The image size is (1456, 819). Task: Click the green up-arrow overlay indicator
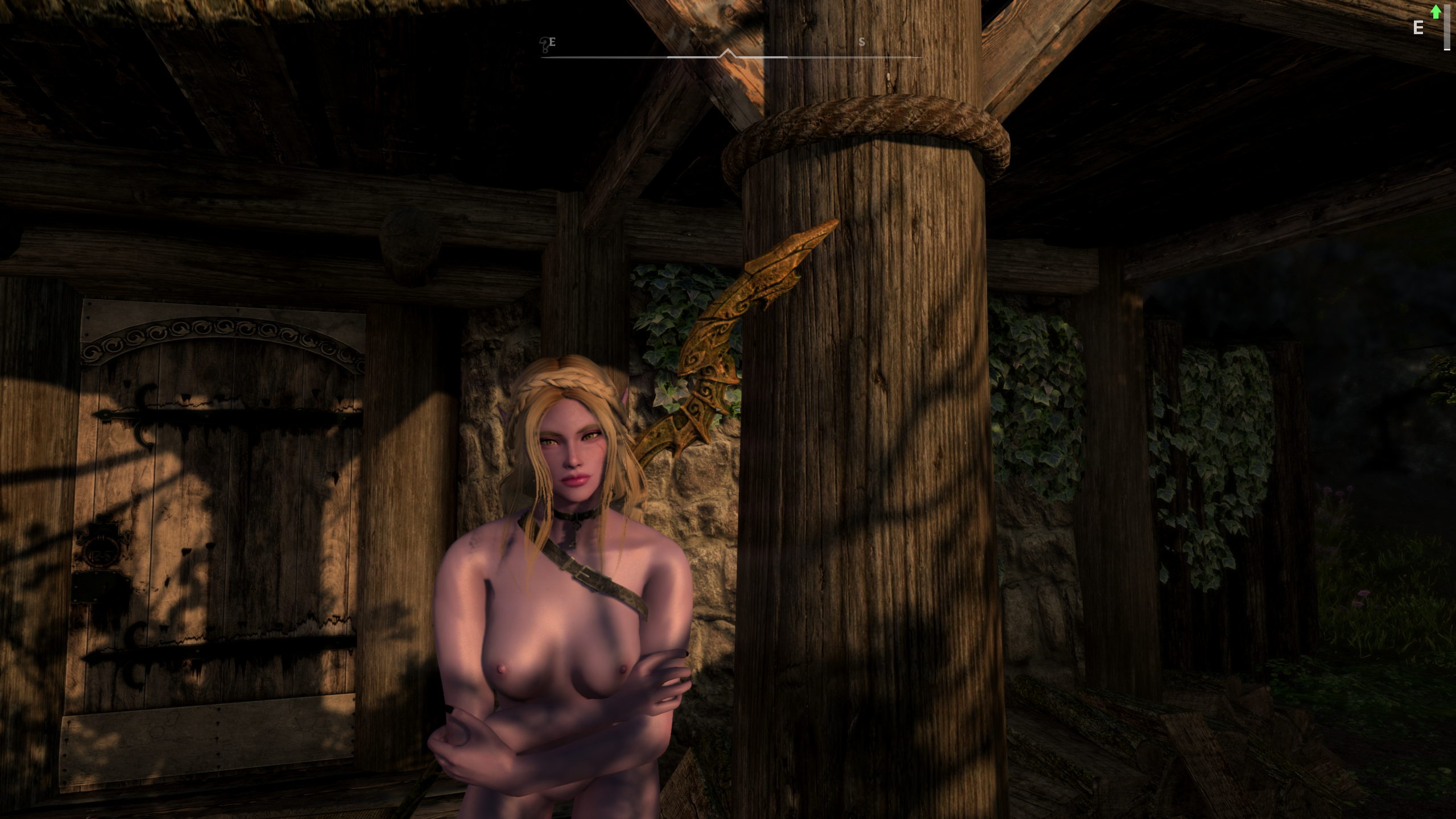[x=1436, y=11]
